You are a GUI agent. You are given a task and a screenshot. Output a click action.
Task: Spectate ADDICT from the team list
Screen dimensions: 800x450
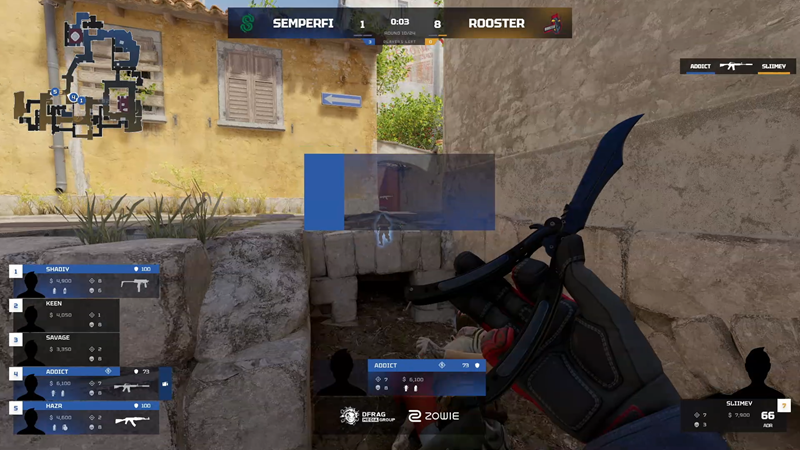[x=90, y=383]
